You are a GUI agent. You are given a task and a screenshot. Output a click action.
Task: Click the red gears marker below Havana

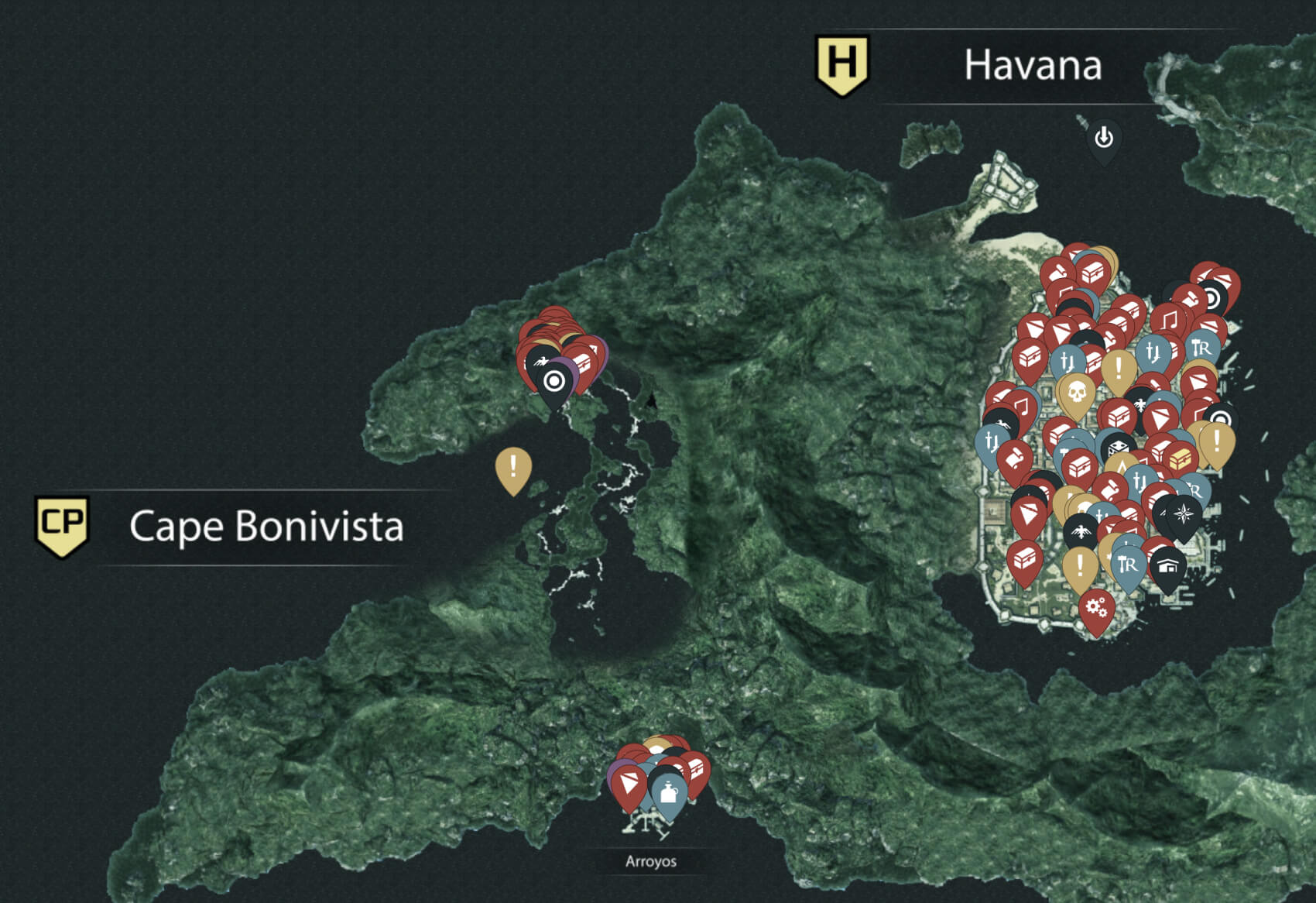[1095, 606]
